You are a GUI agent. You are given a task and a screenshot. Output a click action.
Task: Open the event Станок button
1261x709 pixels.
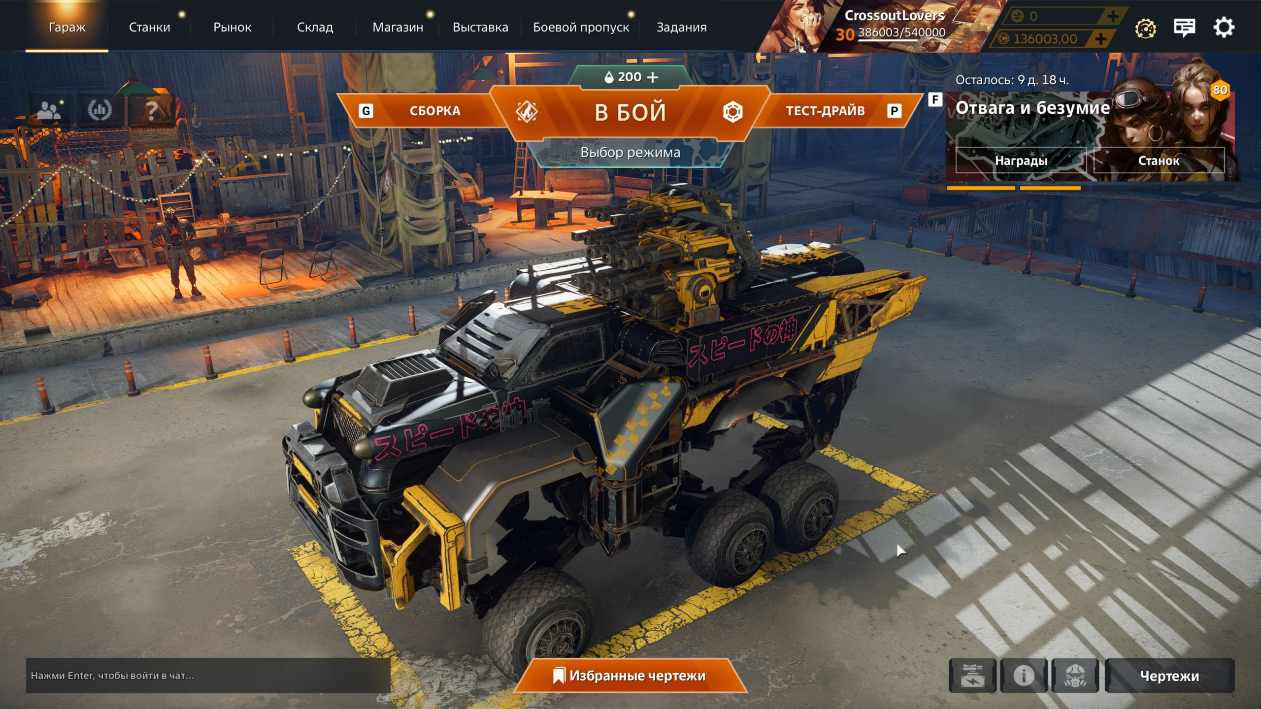(1158, 160)
